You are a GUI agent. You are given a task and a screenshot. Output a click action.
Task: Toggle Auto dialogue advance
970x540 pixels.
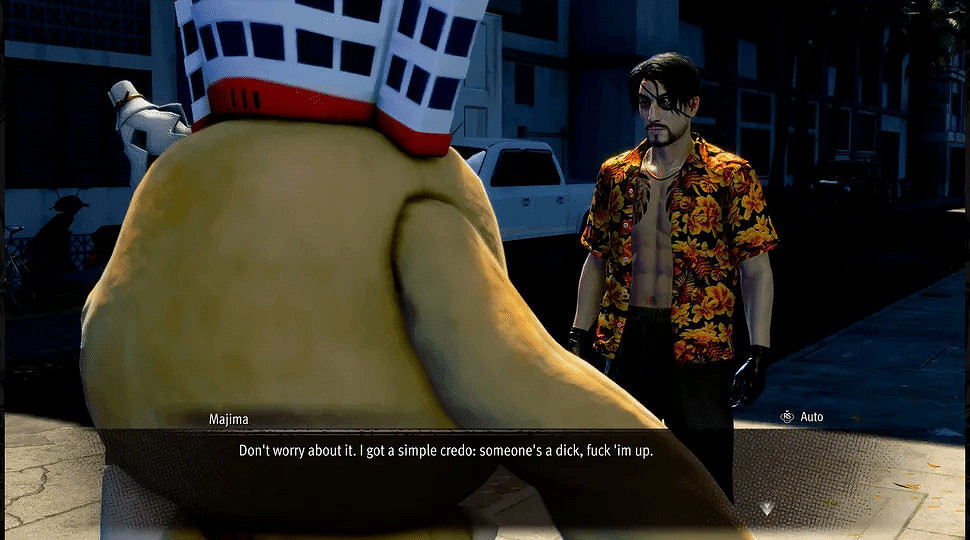(x=803, y=416)
